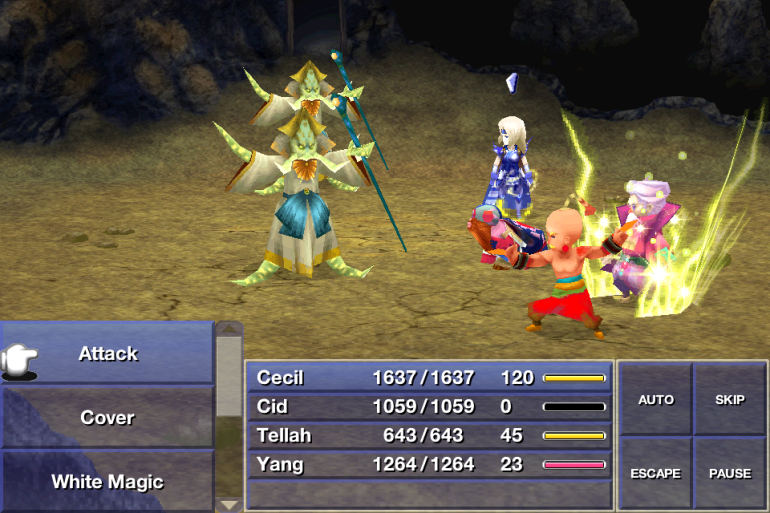
Task: Select the Cover command
Action: pyautogui.click(x=108, y=418)
